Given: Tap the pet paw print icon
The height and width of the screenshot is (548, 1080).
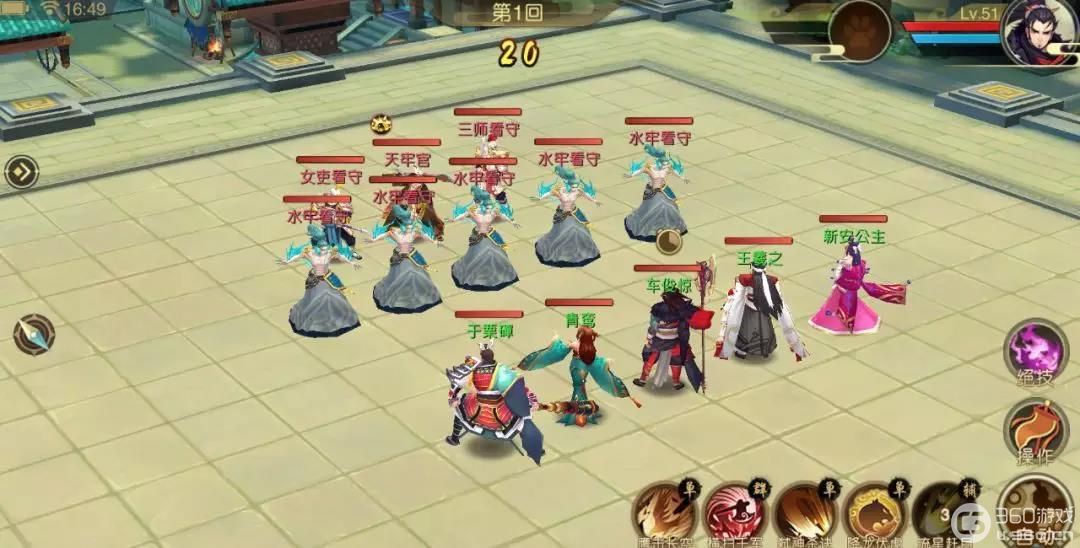Looking at the screenshot, I should pos(859,30).
